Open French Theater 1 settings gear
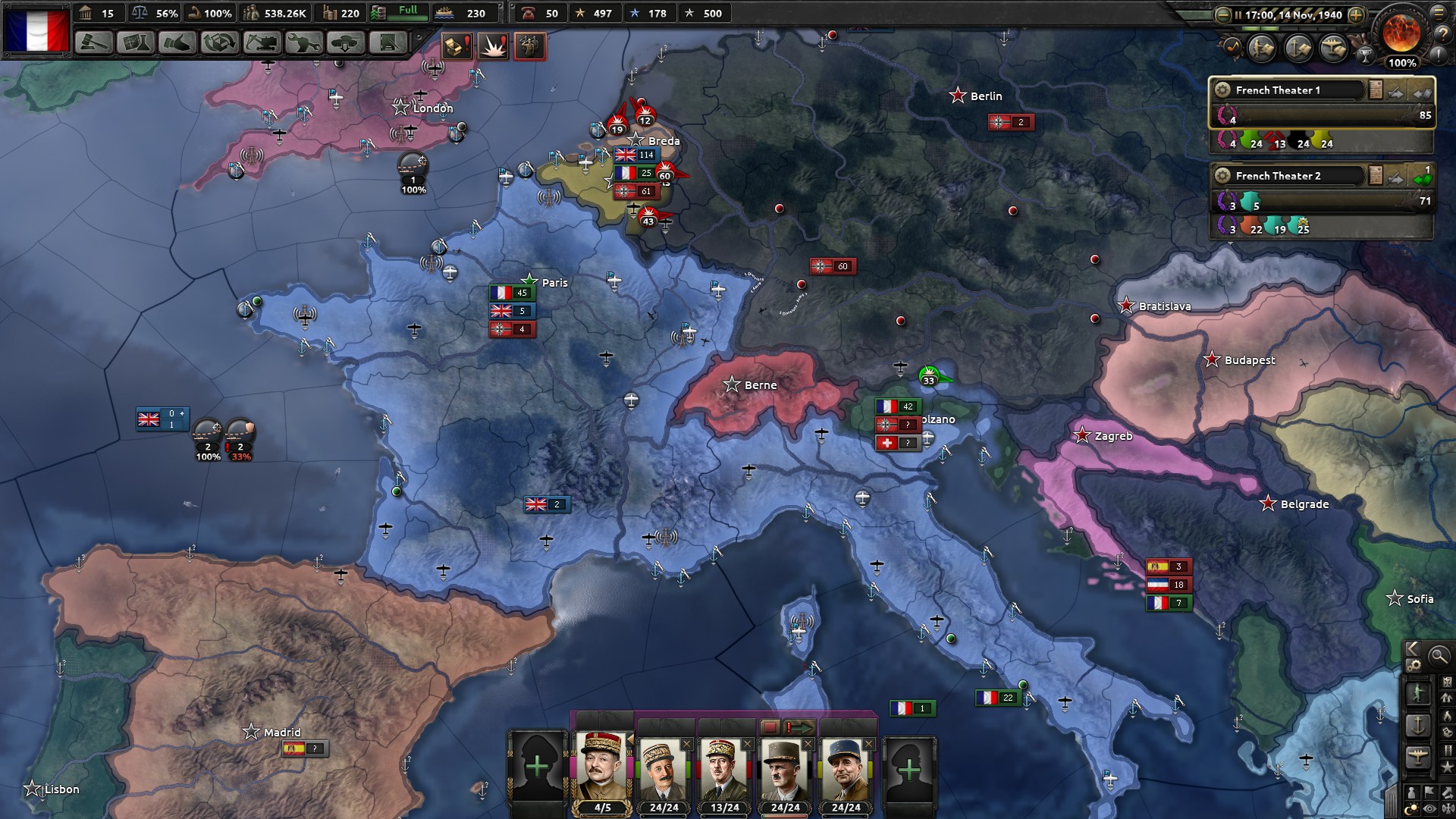 click(x=1222, y=89)
